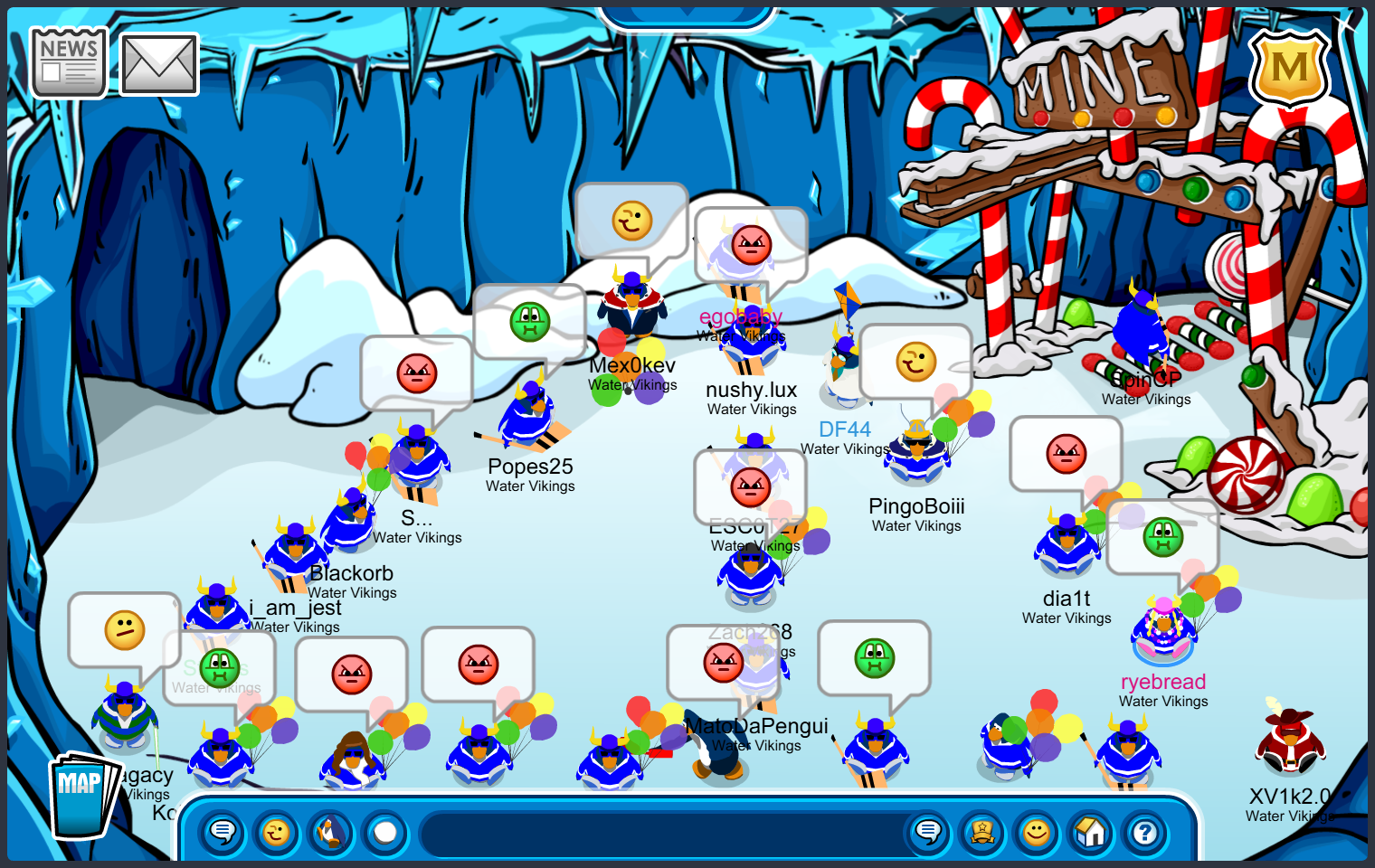Go home using the igloo button
This screenshot has height=868, width=1375.
click(1091, 832)
